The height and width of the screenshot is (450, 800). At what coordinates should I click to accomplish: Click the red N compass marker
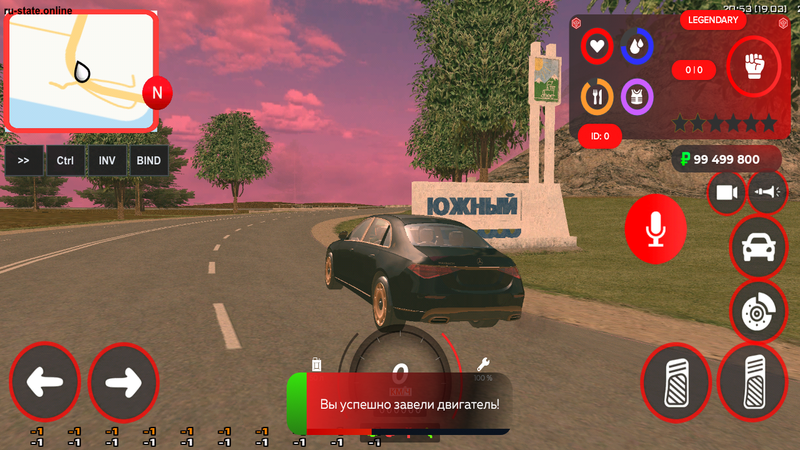pos(157,94)
